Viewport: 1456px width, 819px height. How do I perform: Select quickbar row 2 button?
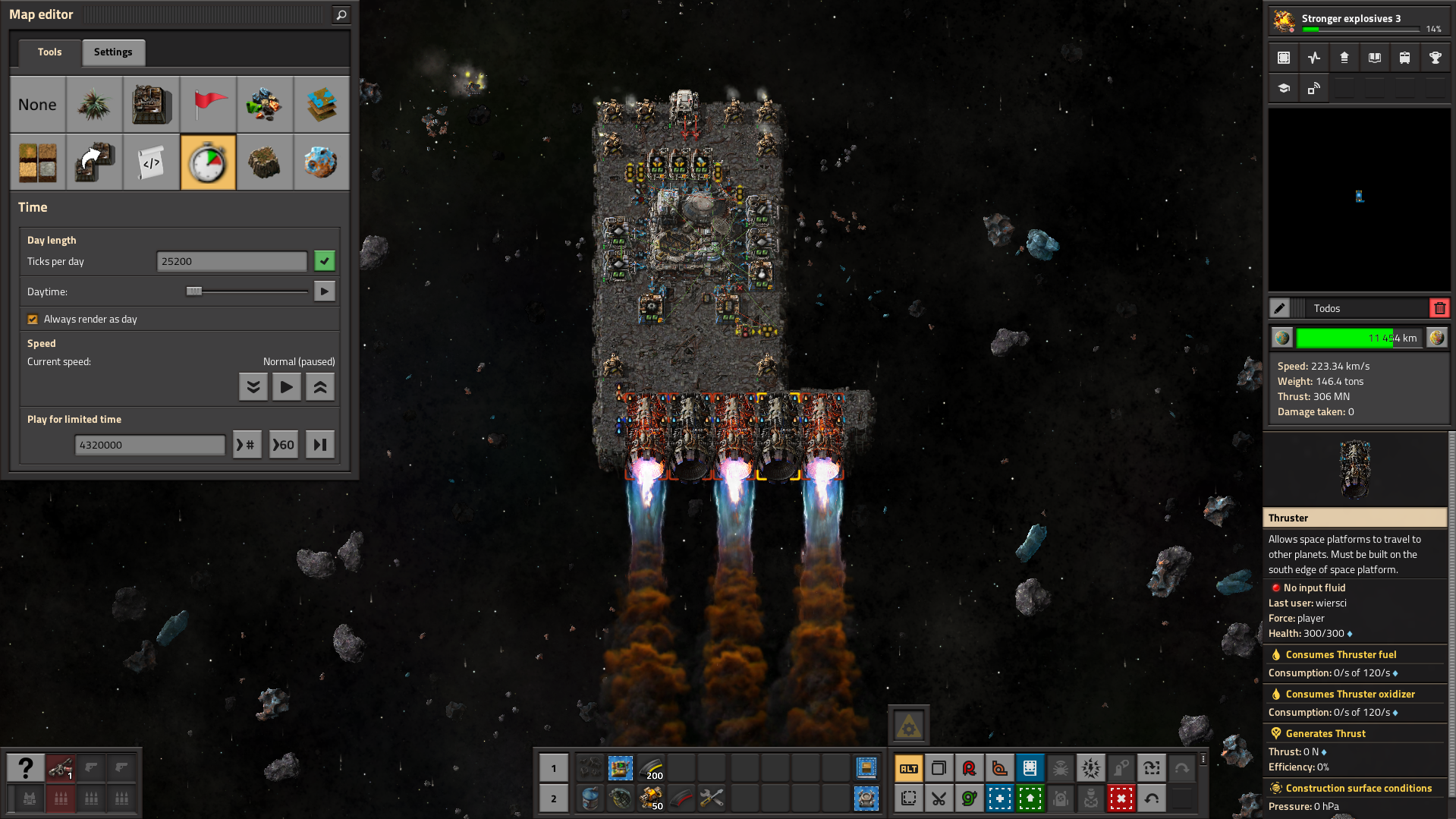[x=554, y=799]
